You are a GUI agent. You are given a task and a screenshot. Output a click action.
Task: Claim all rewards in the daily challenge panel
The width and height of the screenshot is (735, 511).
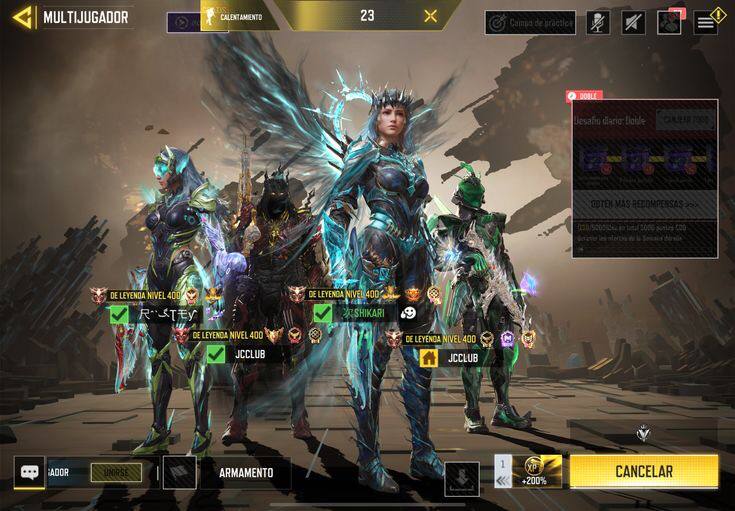[685, 120]
